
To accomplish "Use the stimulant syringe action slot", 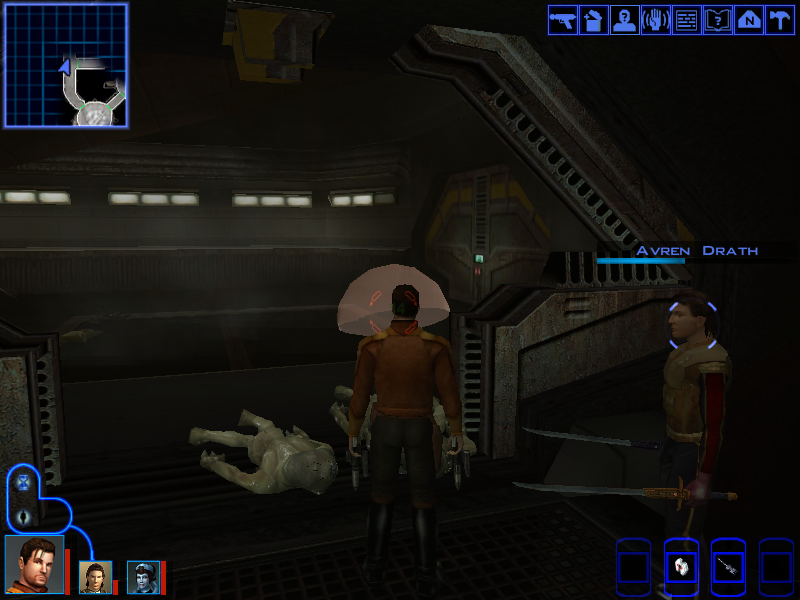I will (728, 568).
